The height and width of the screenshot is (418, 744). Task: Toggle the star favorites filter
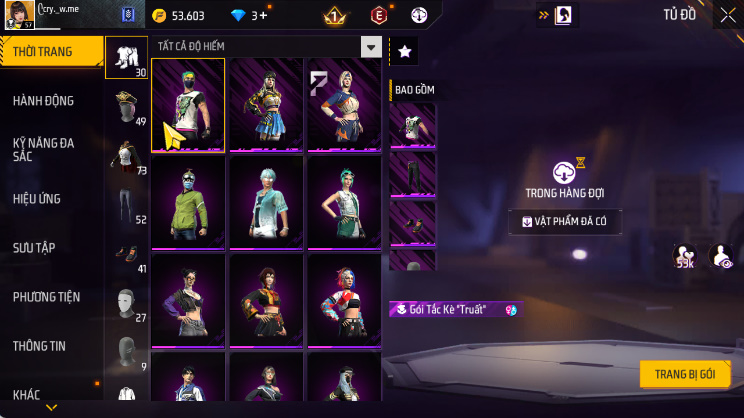point(404,52)
